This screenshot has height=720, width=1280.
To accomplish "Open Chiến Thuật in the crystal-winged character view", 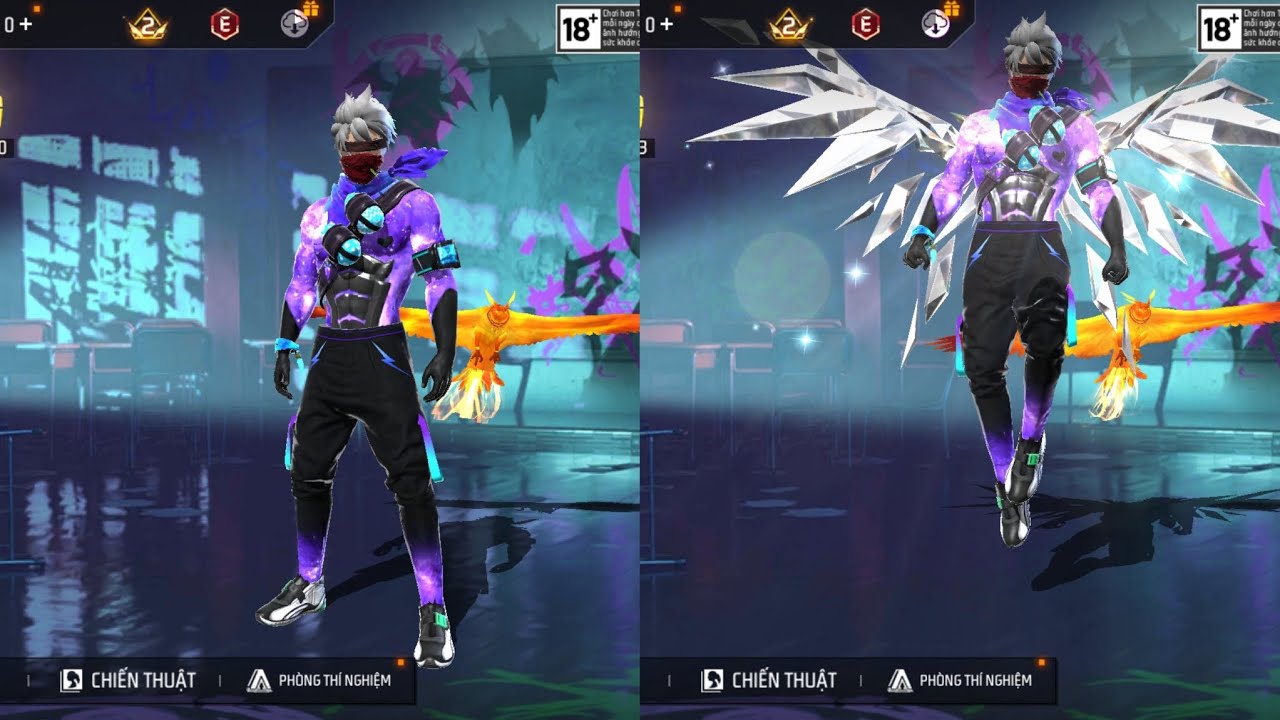I will tap(769, 681).
